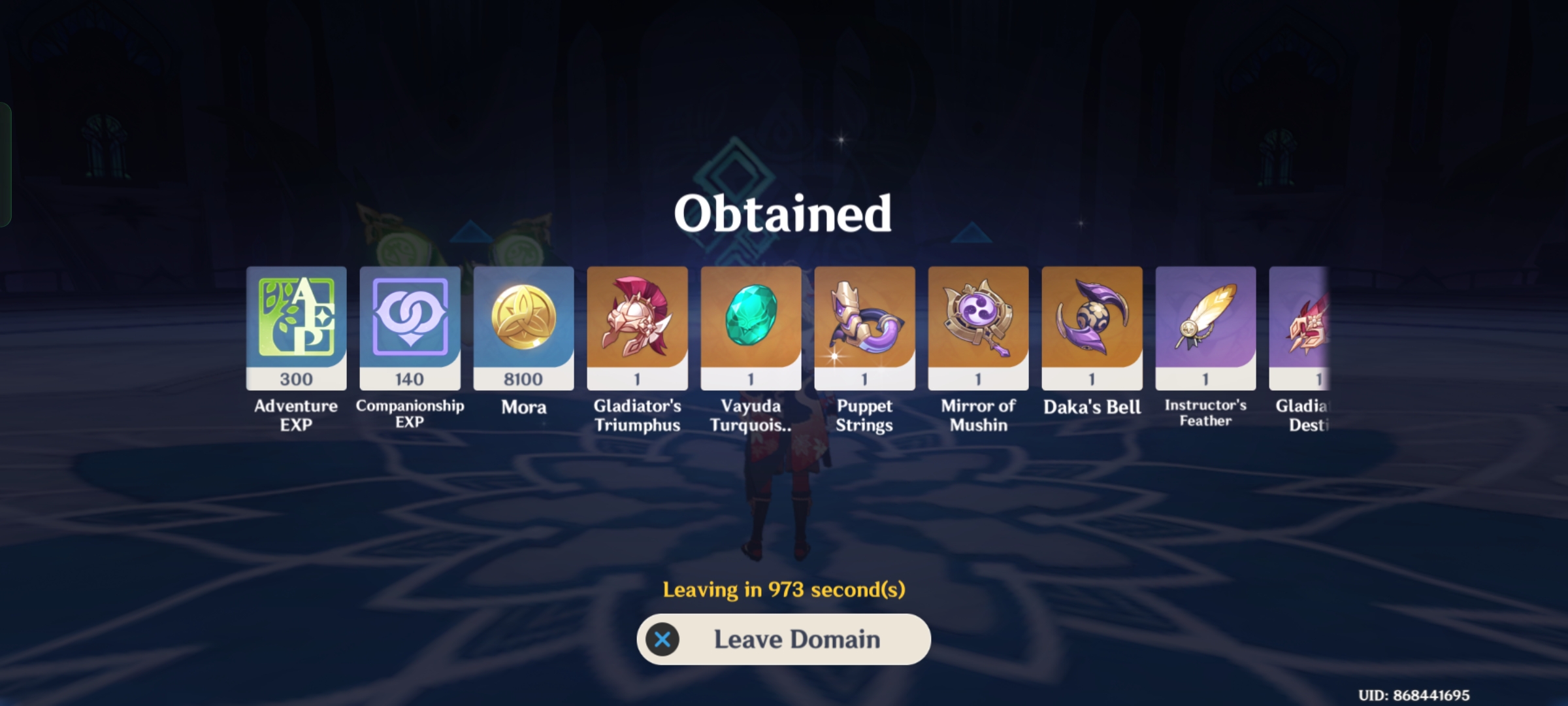Screen dimensions: 1568x706
Task: Click the X icon inside Leave Domain button
Action: coord(662,639)
